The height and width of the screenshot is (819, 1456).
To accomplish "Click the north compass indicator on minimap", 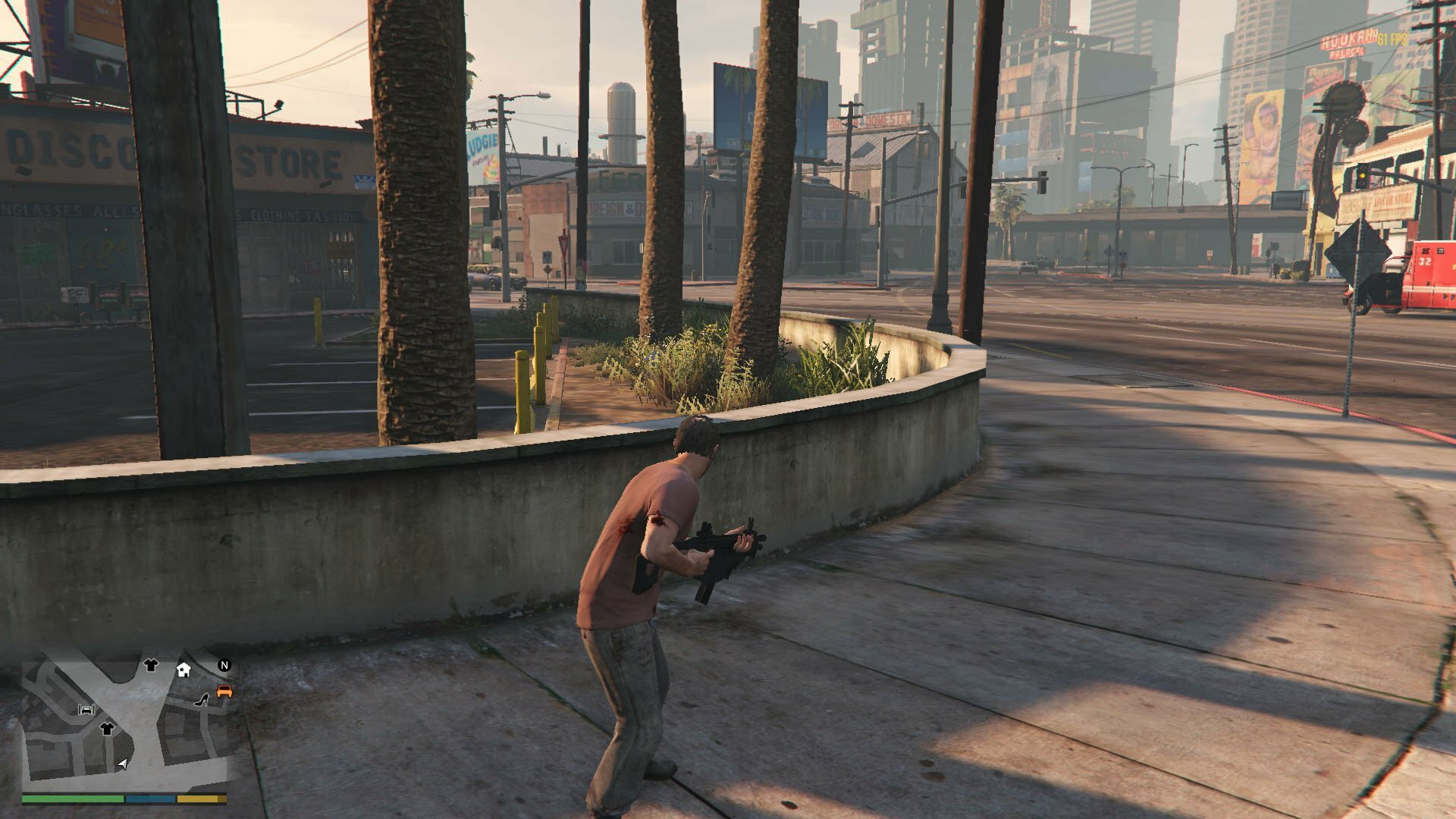I will coord(224,665).
